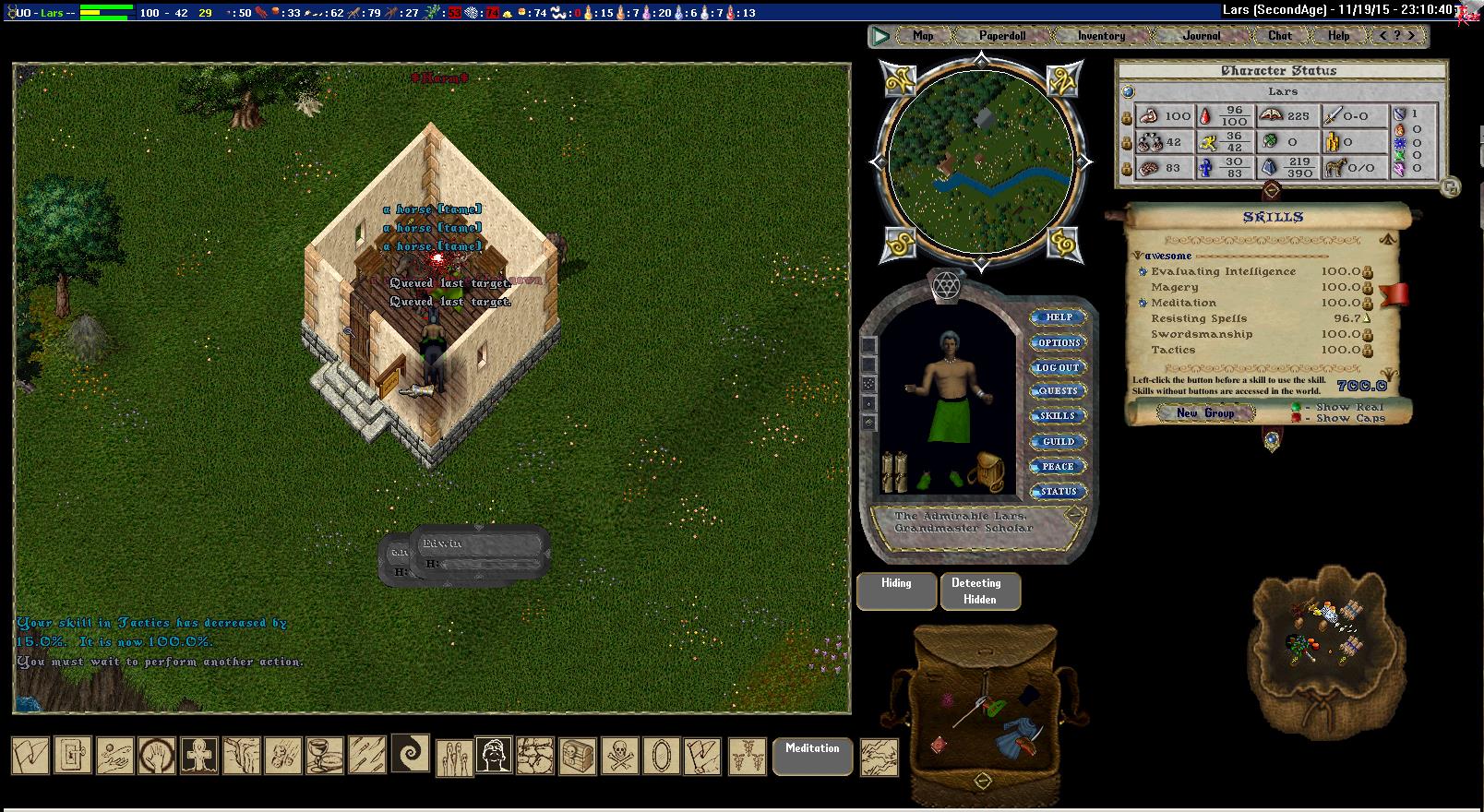Click the paperdoll OPTIONS button

coord(1059,342)
